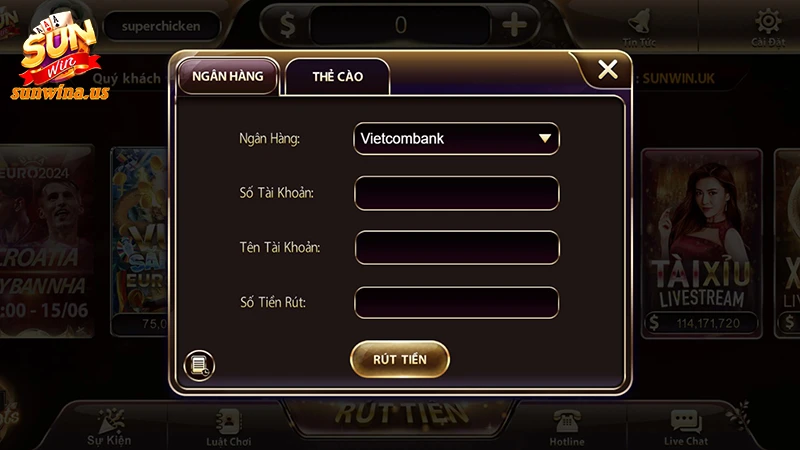Open the transaction history list icon

200,365
